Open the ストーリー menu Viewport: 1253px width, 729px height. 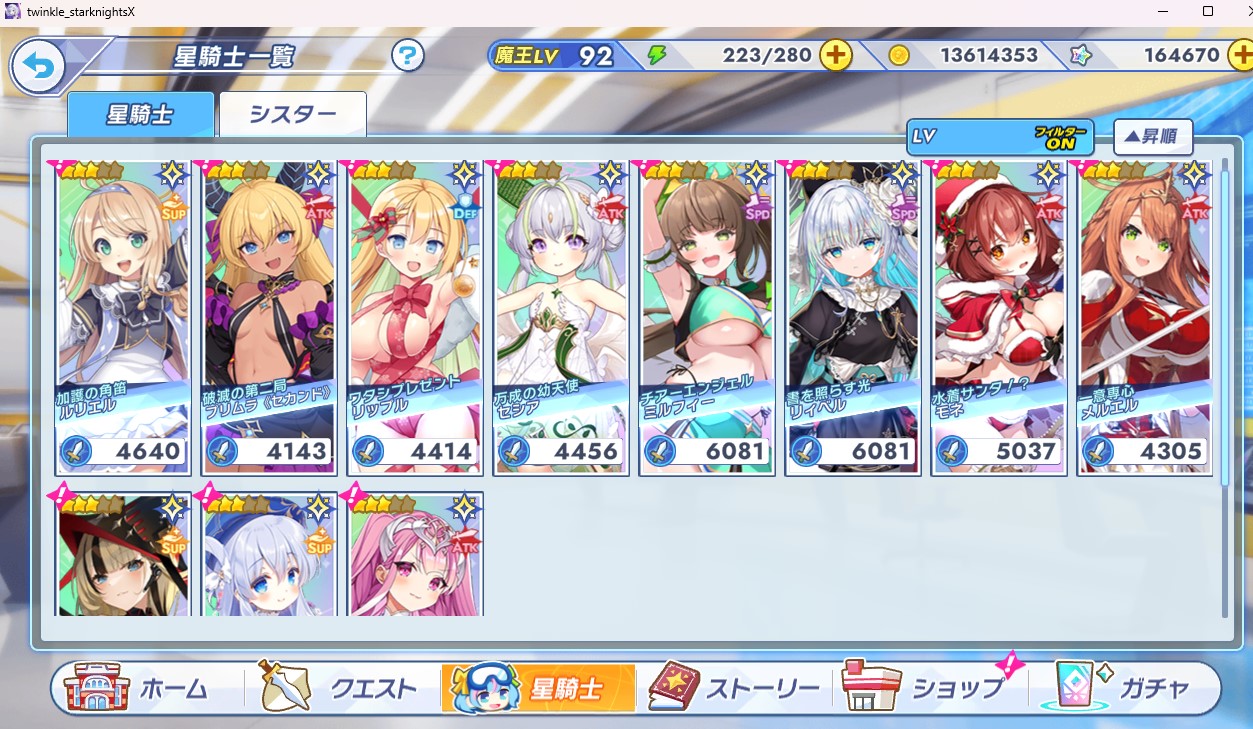pos(734,688)
